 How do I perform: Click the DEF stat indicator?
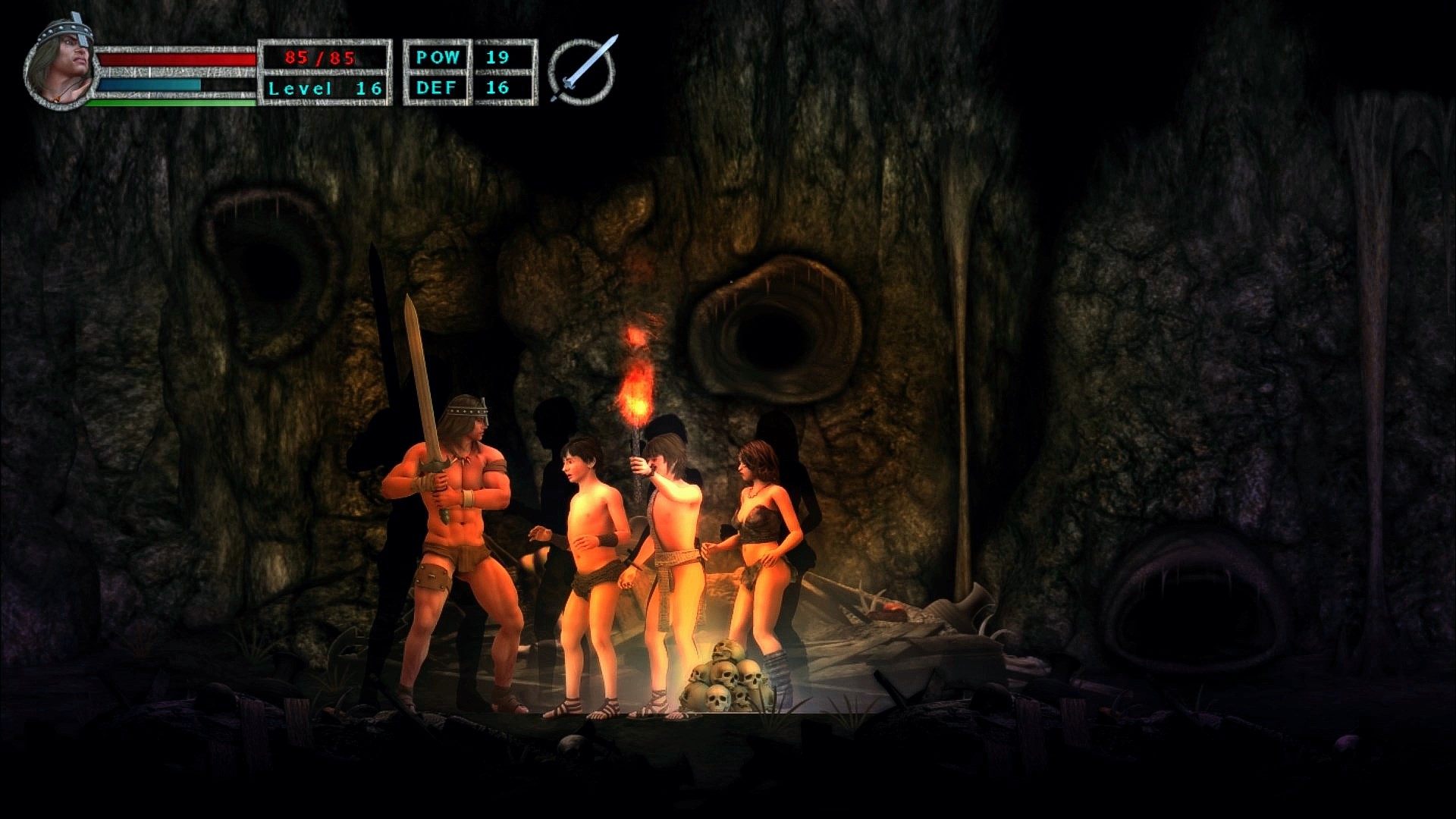point(438,87)
